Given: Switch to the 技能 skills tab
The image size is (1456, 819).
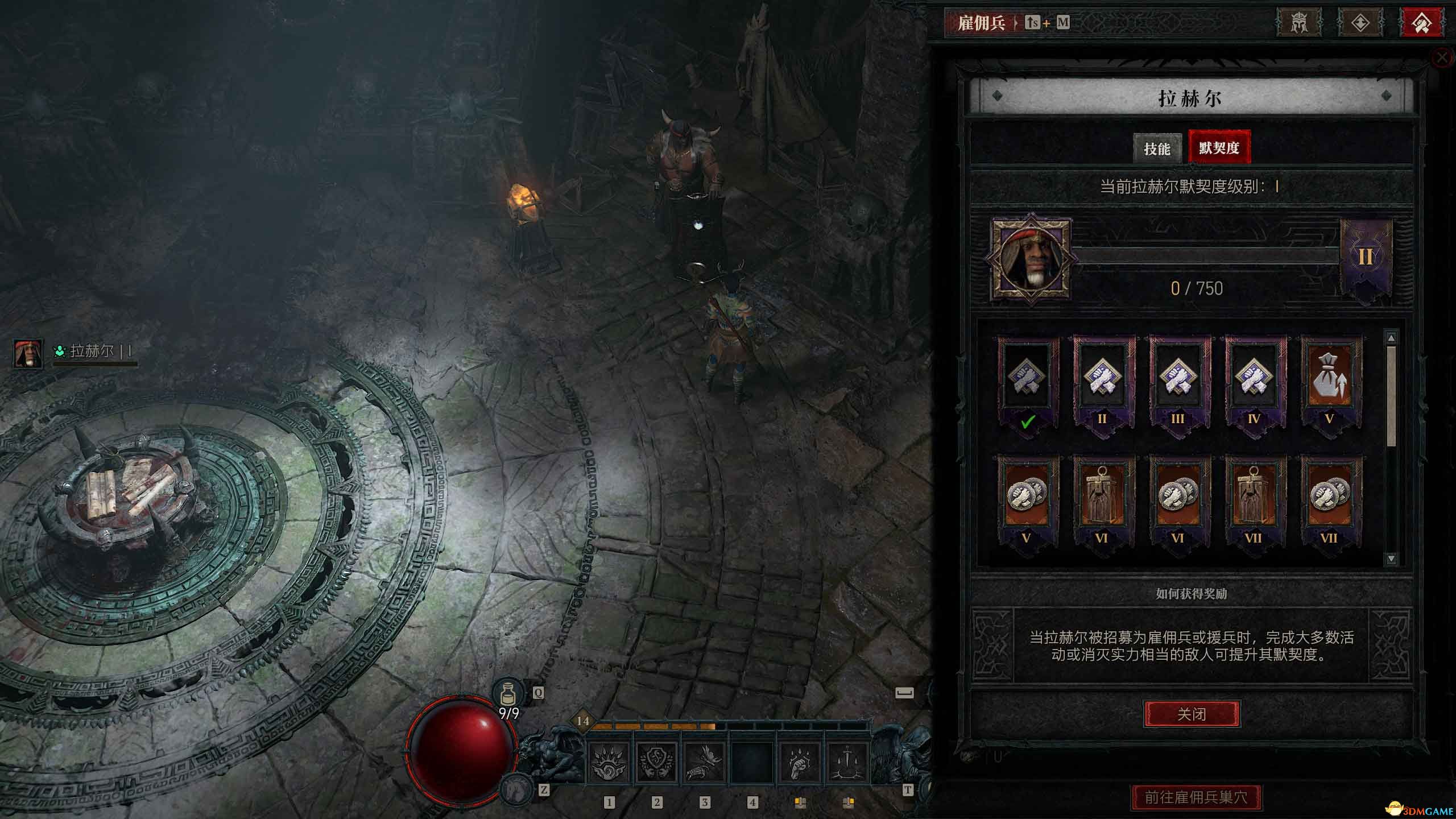Looking at the screenshot, I should click(x=1157, y=149).
